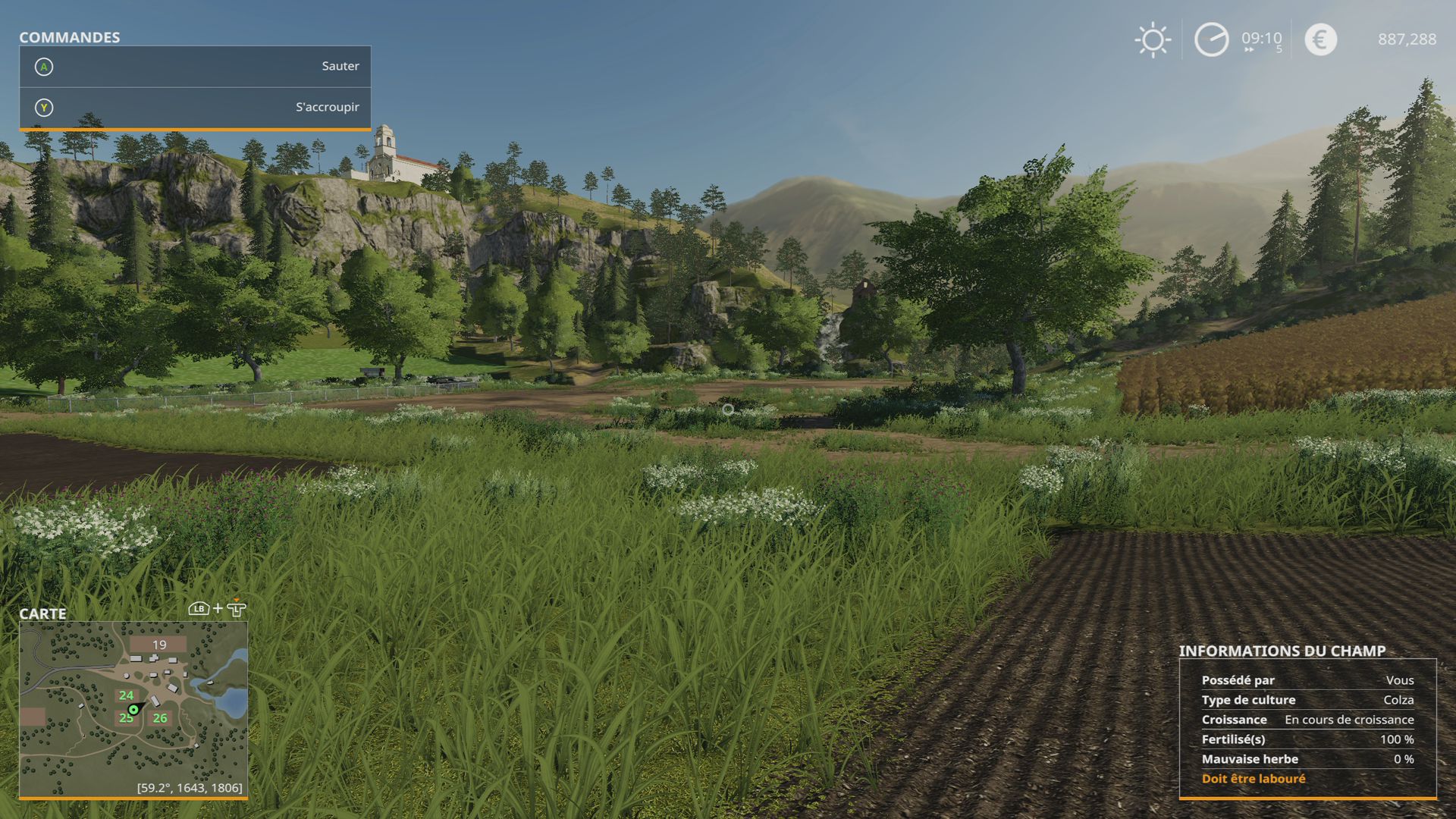The image size is (1456, 819).
Task: Click the Doit être labouré warning text
Action: coord(1253,778)
